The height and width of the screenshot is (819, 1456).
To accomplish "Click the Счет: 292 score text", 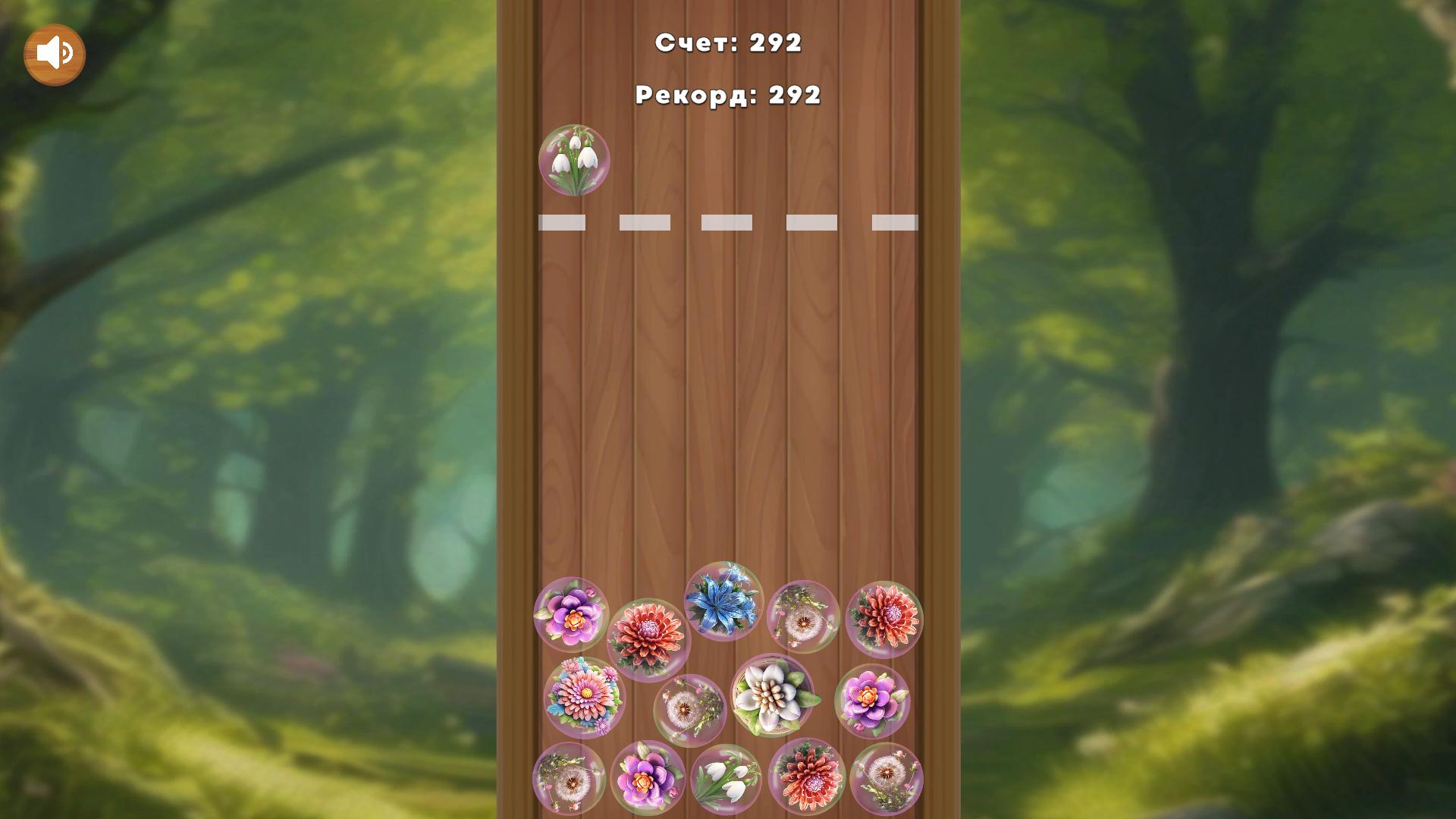I will pos(728,43).
